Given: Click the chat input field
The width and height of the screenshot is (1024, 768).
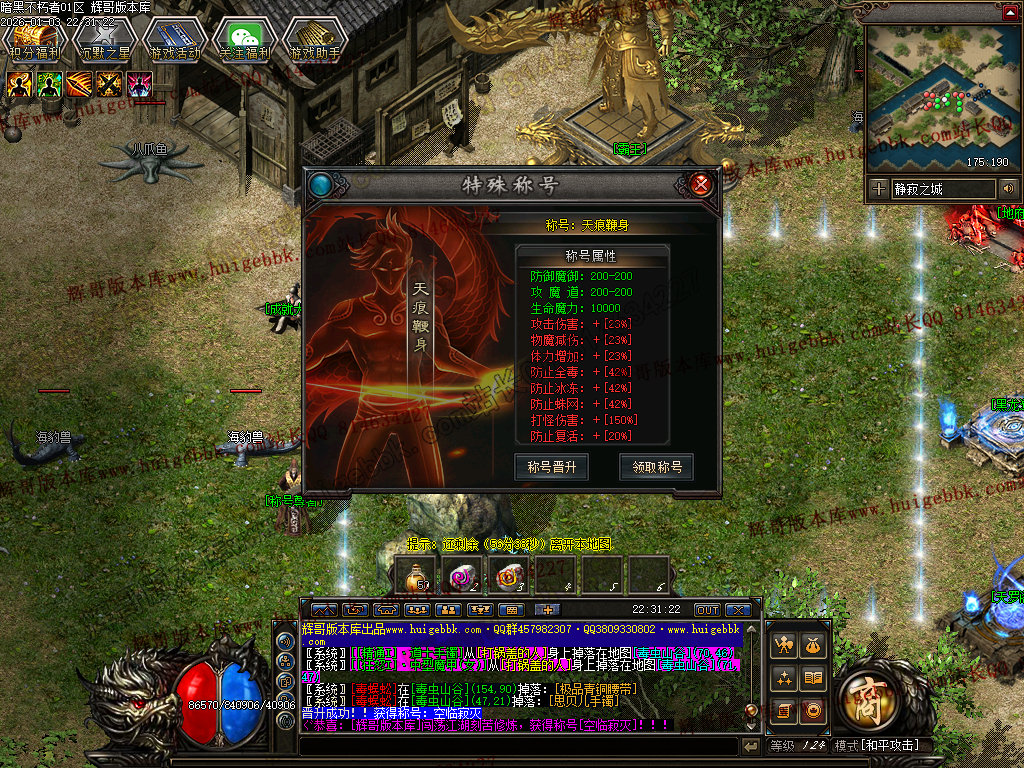Looking at the screenshot, I should [520, 746].
